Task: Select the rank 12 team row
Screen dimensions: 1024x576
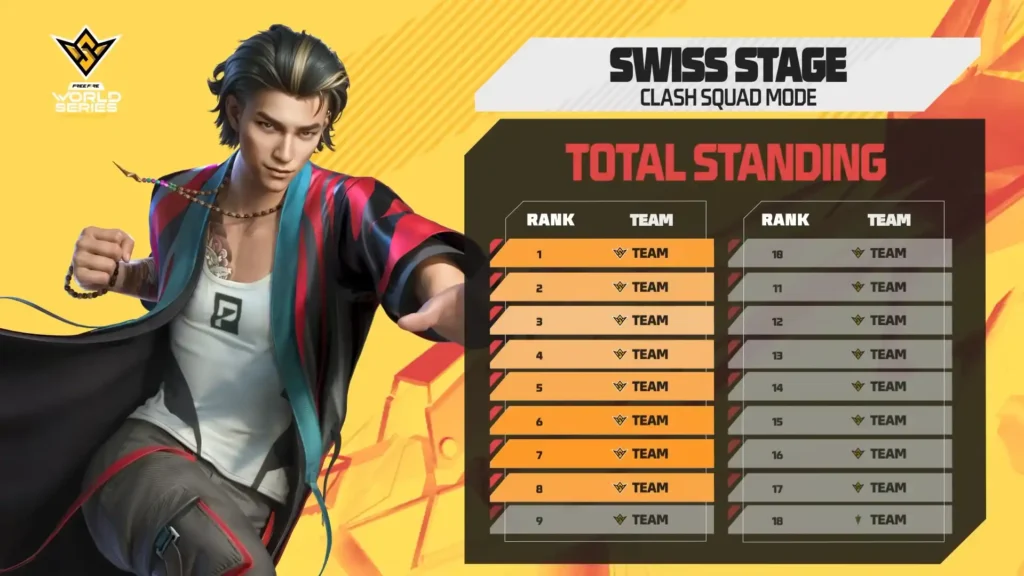Action: (x=841, y=320)
